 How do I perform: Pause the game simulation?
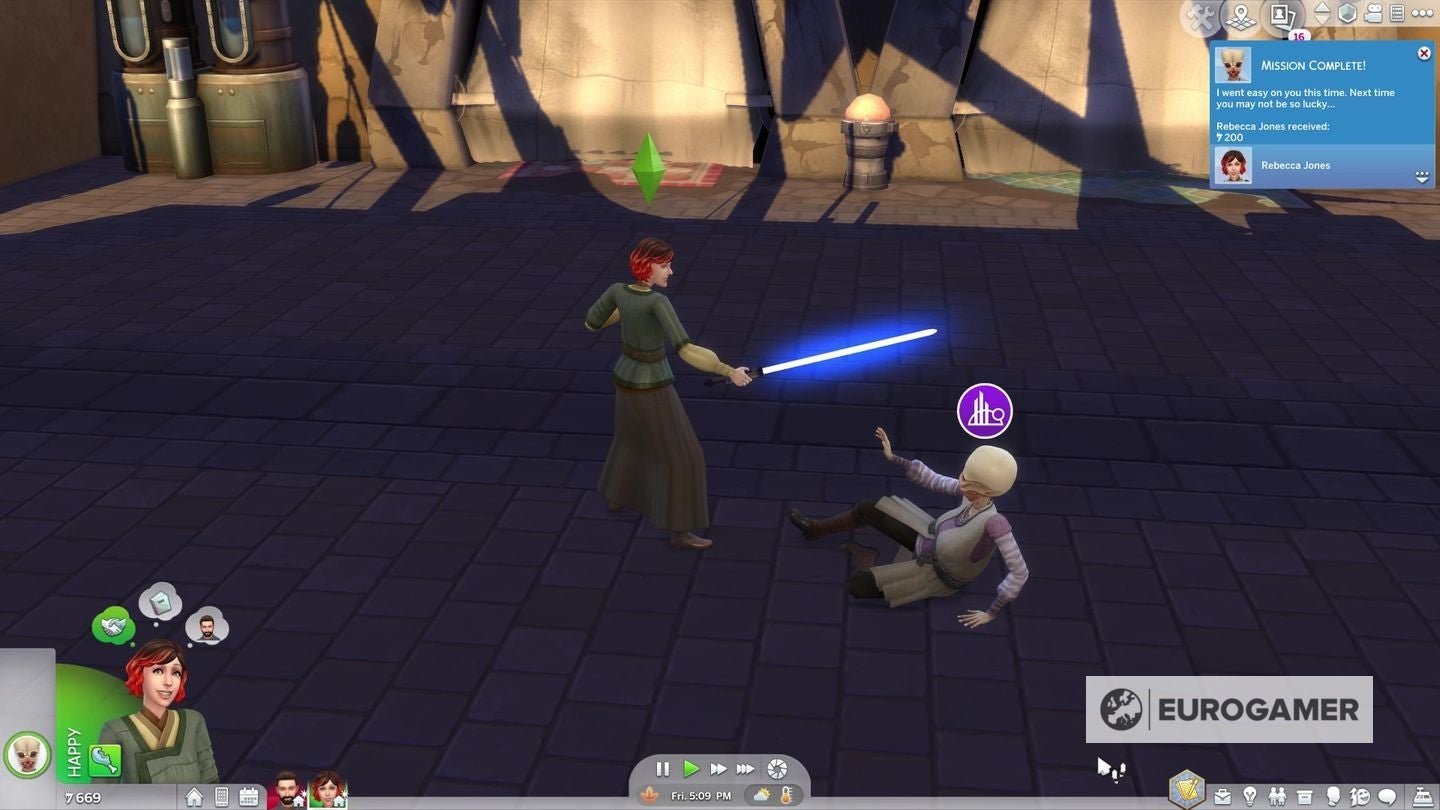[662, 769]
